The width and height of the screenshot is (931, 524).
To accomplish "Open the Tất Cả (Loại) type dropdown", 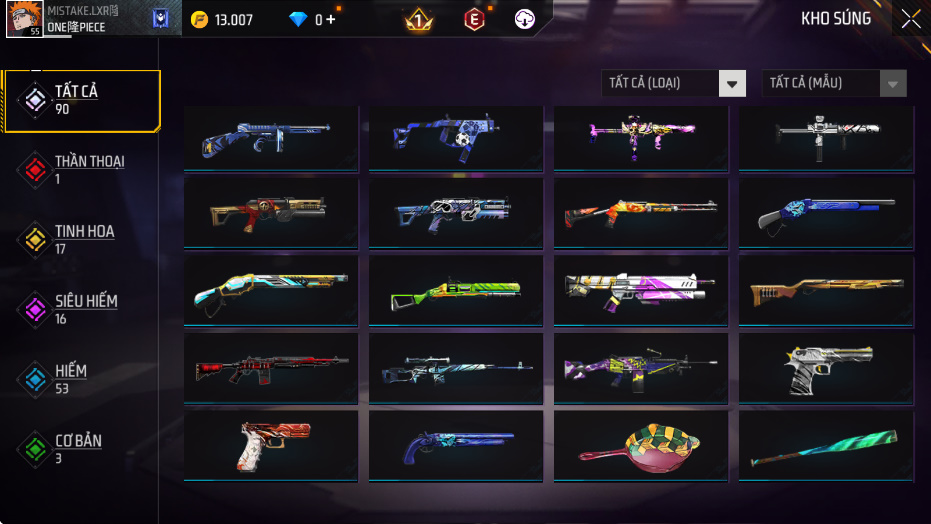I will [x=674, y=83].
